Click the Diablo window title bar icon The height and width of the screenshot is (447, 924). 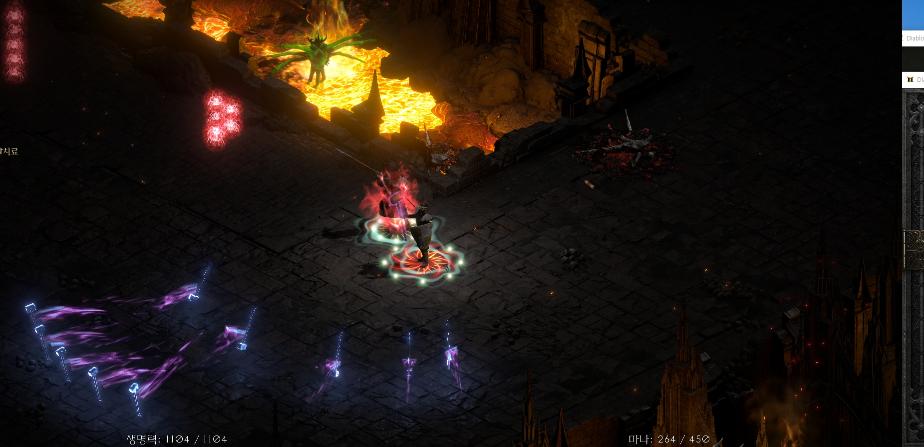tap(909, 79)
